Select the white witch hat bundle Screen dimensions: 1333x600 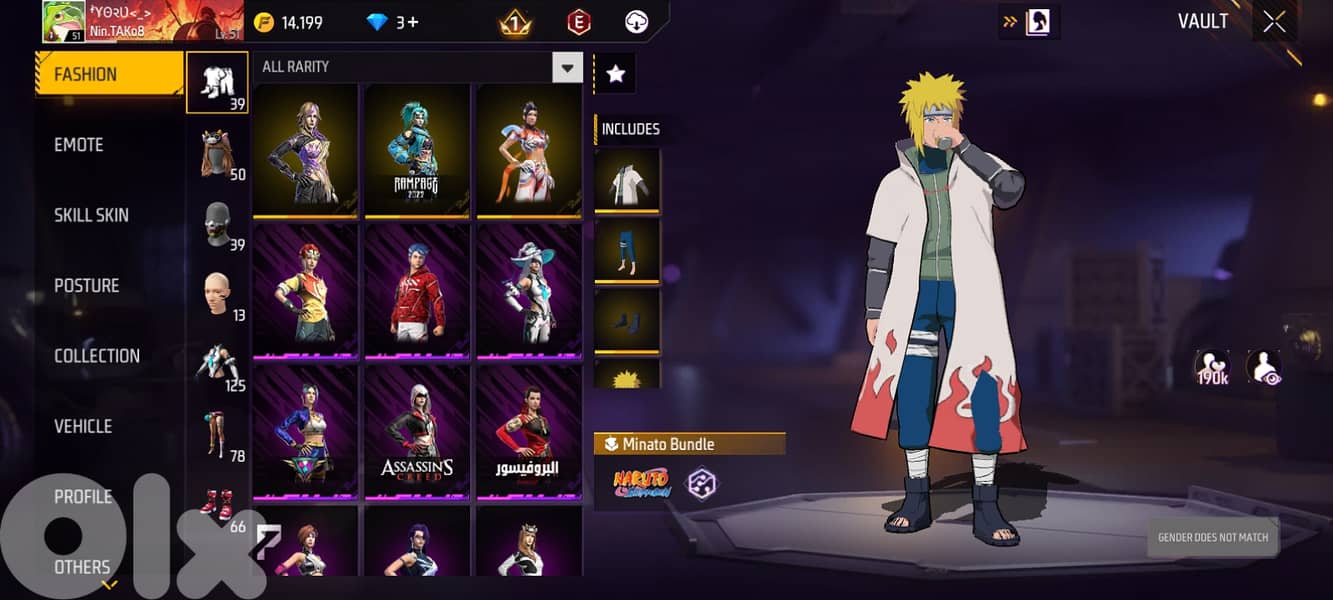(528, 291)
